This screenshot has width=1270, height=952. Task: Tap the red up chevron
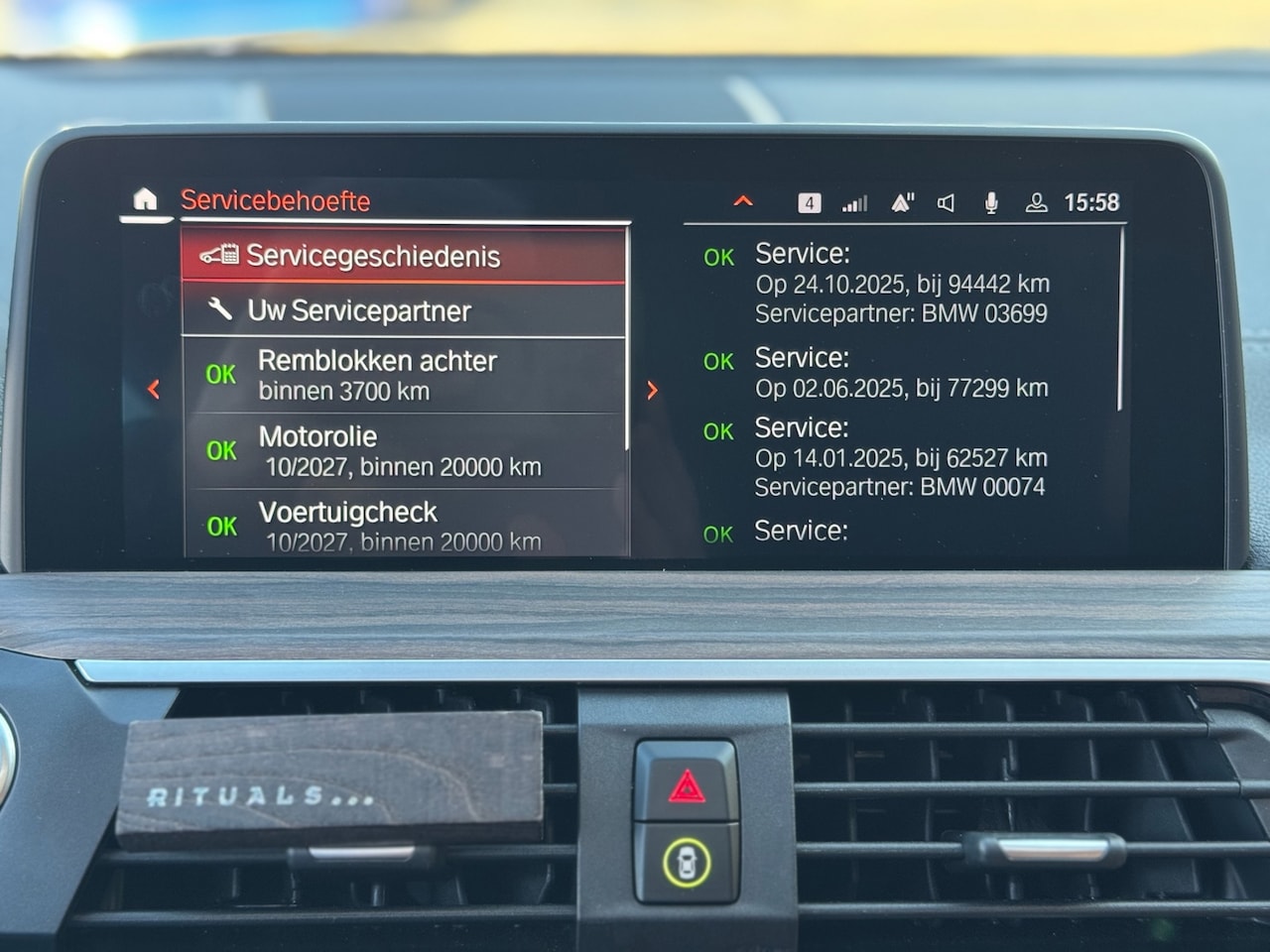click(743, 202)
